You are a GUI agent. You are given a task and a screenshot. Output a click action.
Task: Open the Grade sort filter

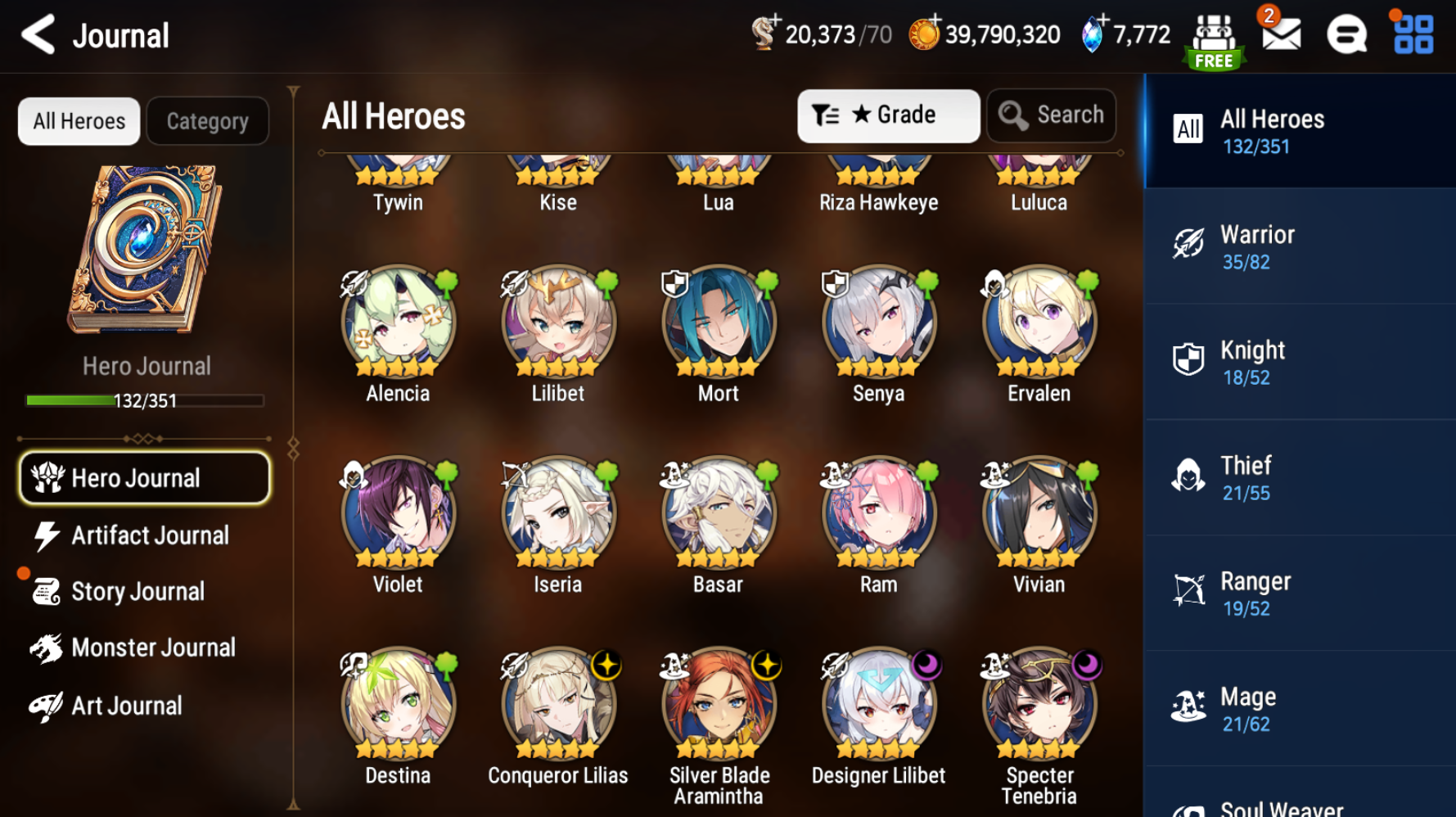click(889, 115)
